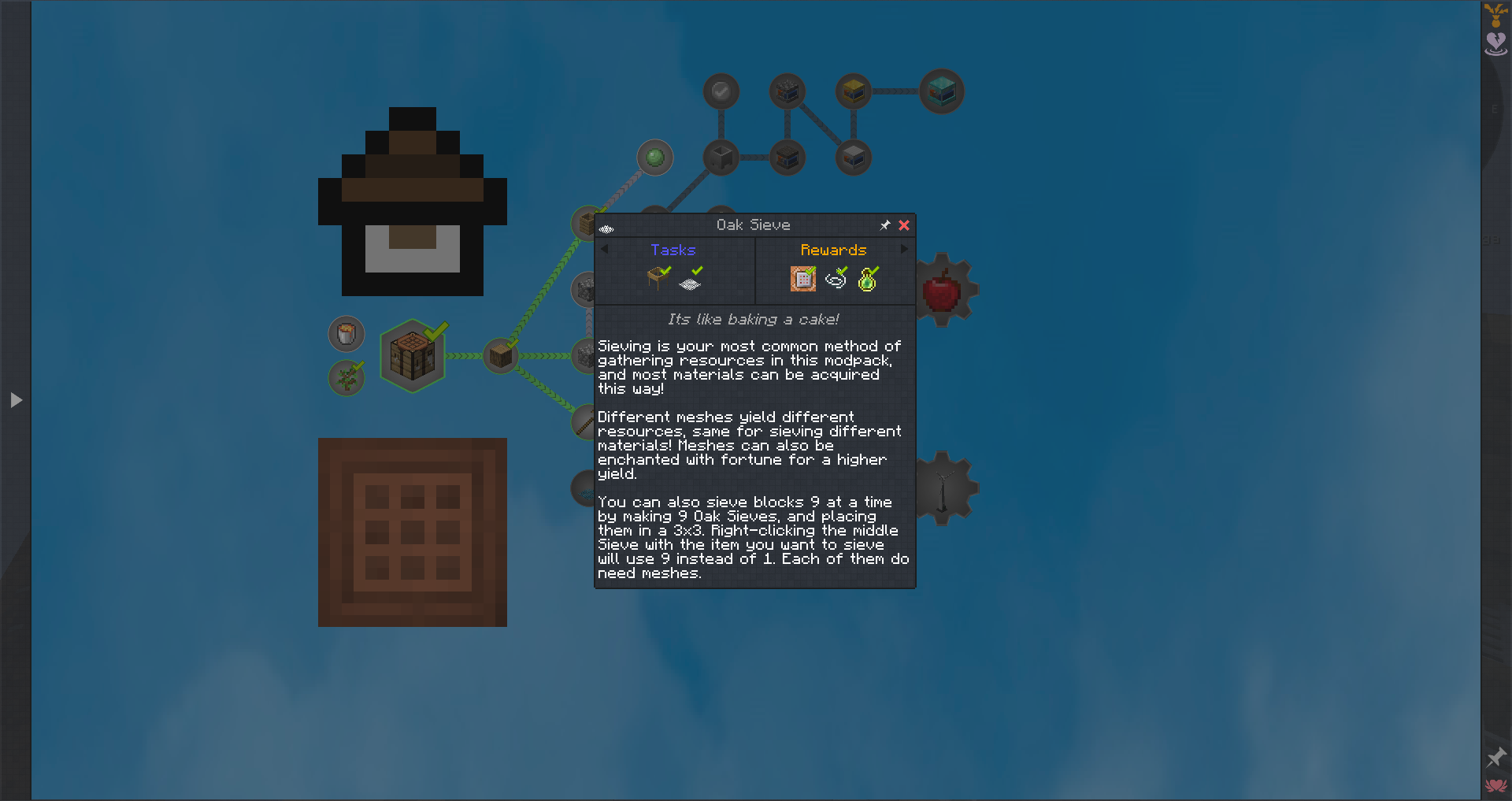The width and height of the screenshot is (1512, 801).
Task: Pin the Oak Sieve quest window
Action: [x=884, y=225]
